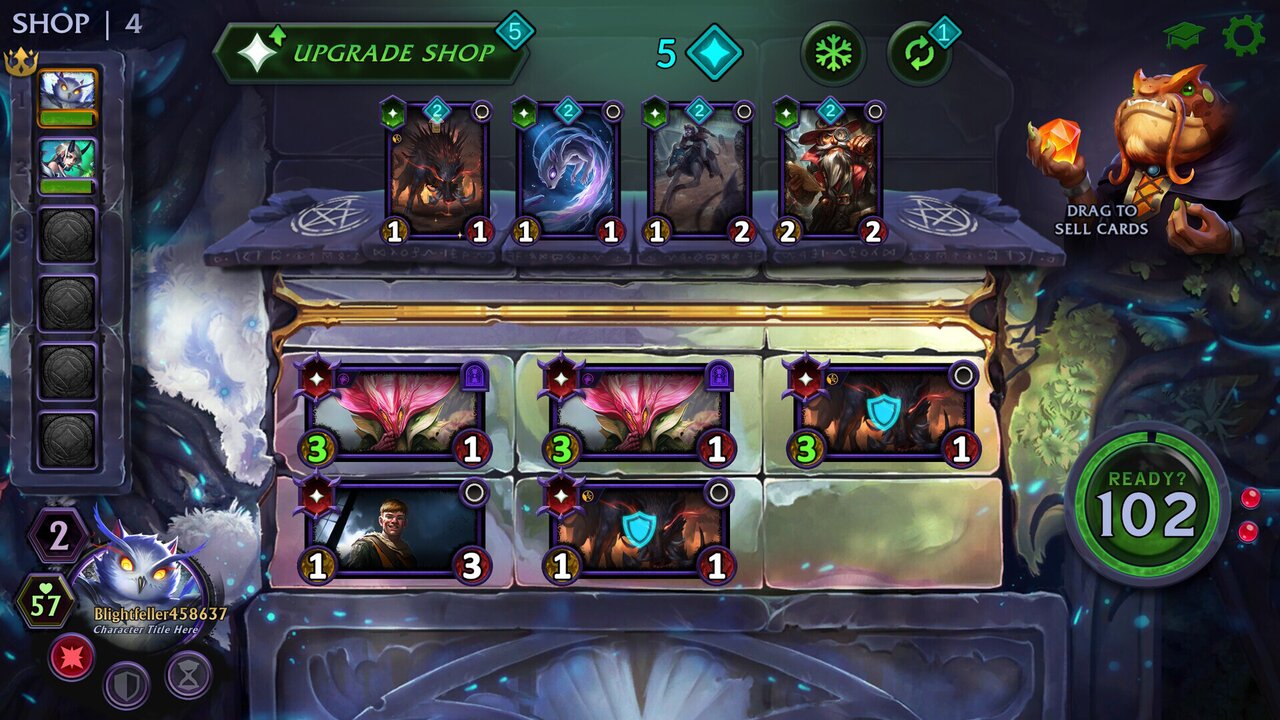The image size is (1280, 720).
Task: Refresh the shop cards
Action: [x=918, y=54]
